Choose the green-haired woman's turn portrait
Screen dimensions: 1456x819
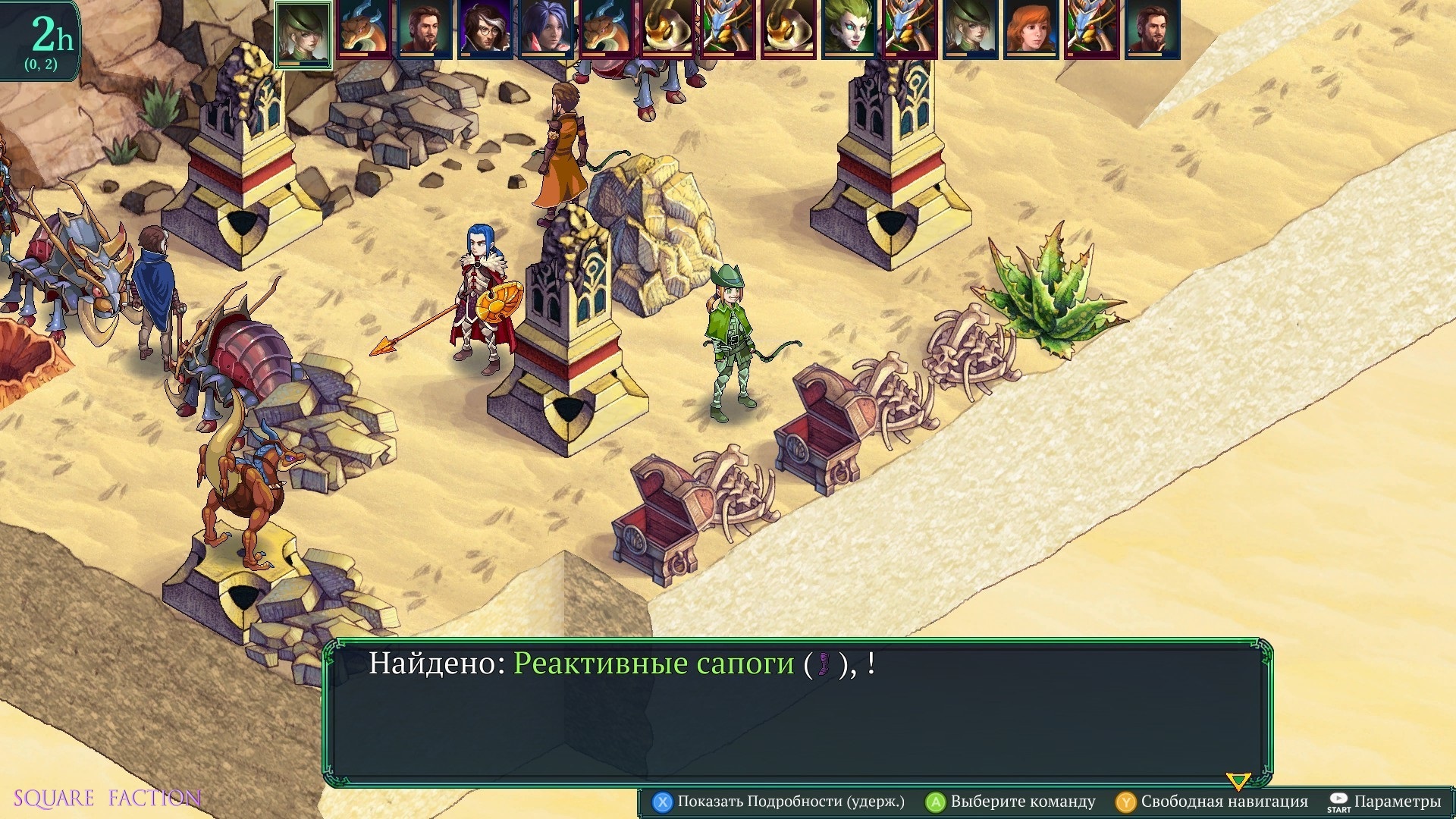click(x=849, y=30)
